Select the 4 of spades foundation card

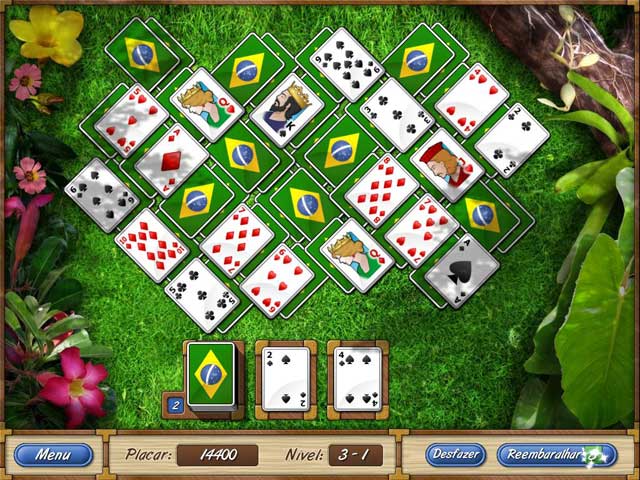tap(356, 378)
